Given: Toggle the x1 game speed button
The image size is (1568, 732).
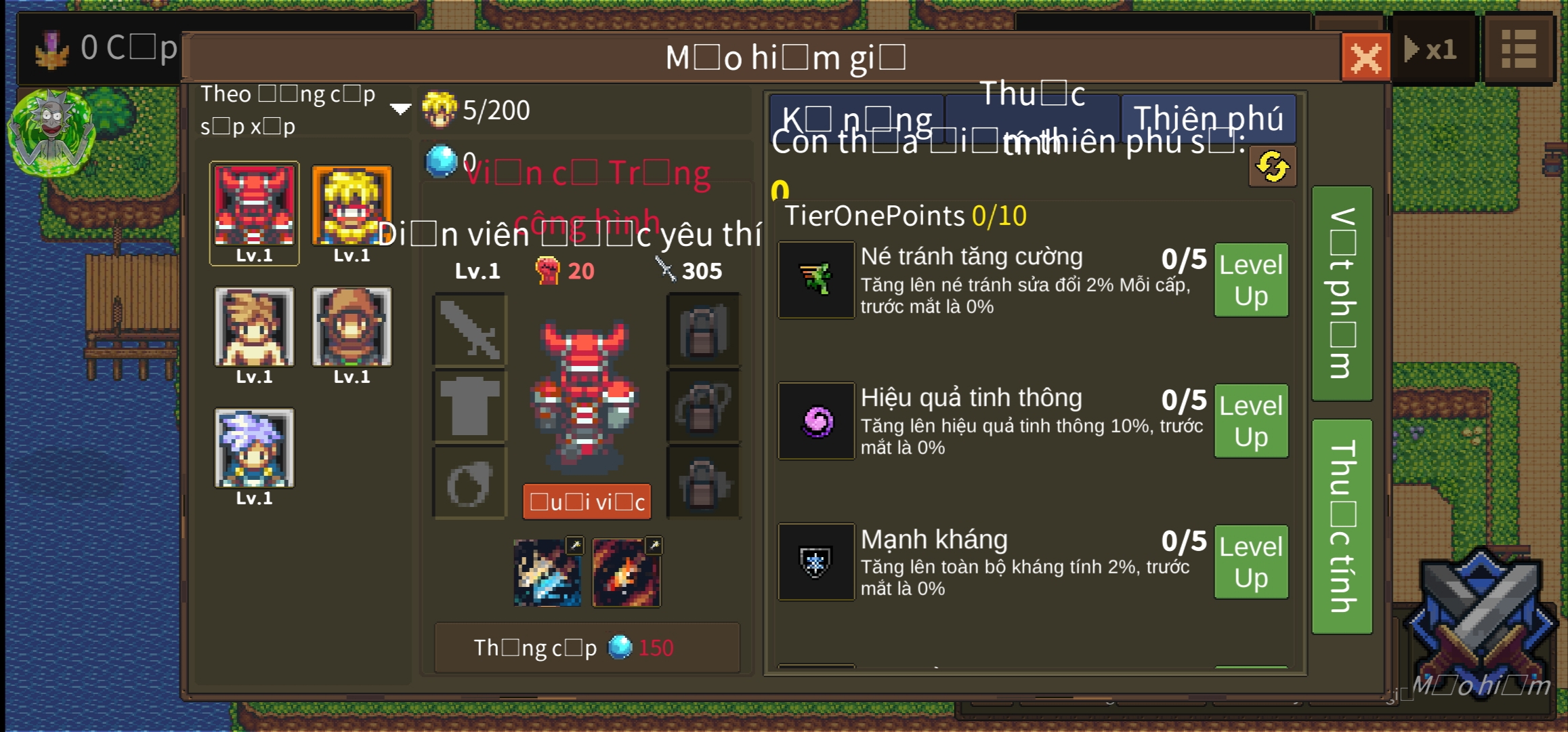Looking at the screenshot, I should point(1433,50).
